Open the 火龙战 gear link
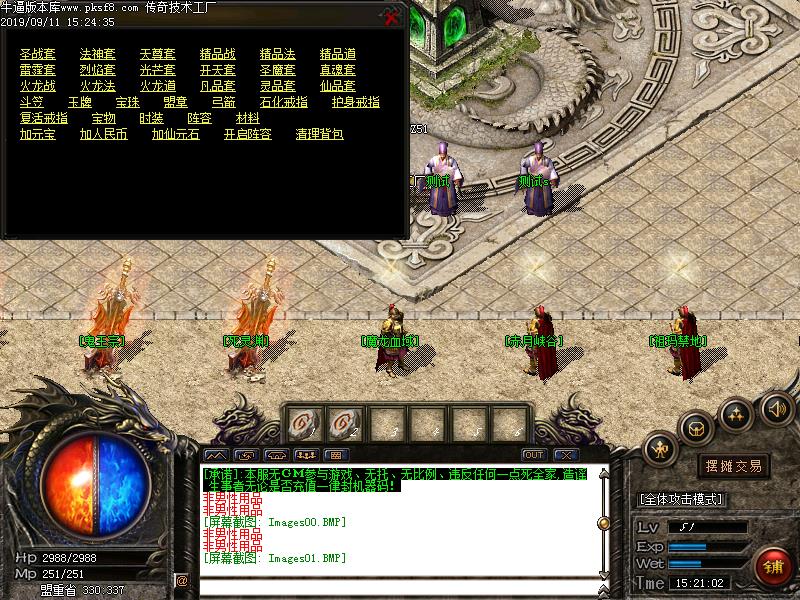This screenshot has width=800, height=600. (x=38, y=86)
